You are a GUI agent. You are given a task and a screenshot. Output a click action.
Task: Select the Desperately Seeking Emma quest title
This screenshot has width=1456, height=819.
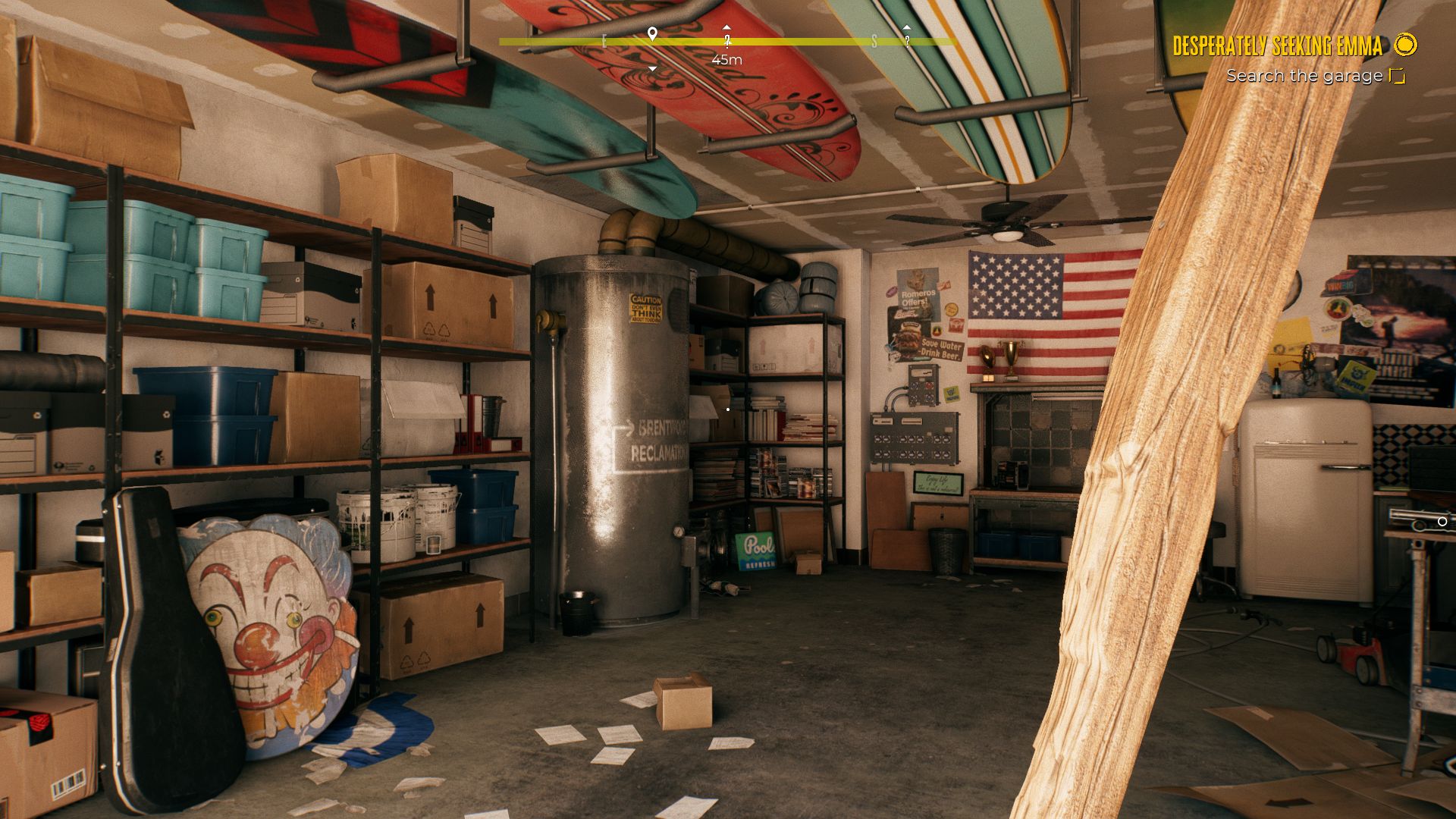point(1277,46)
